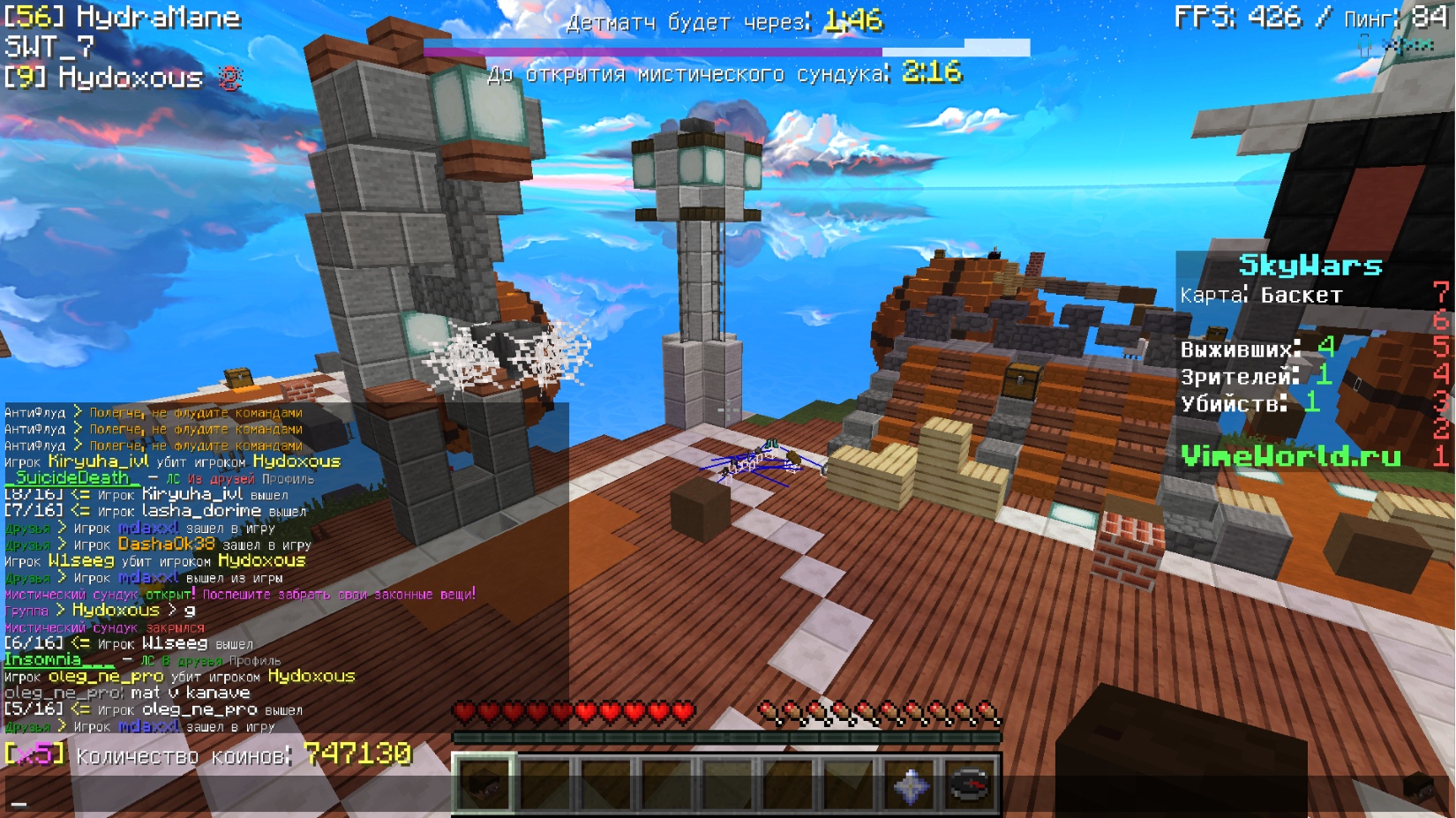This screenshot has height=818, width=1456.
Task: Select the compass hotbar slot
Action: click(x=971, y=784)
